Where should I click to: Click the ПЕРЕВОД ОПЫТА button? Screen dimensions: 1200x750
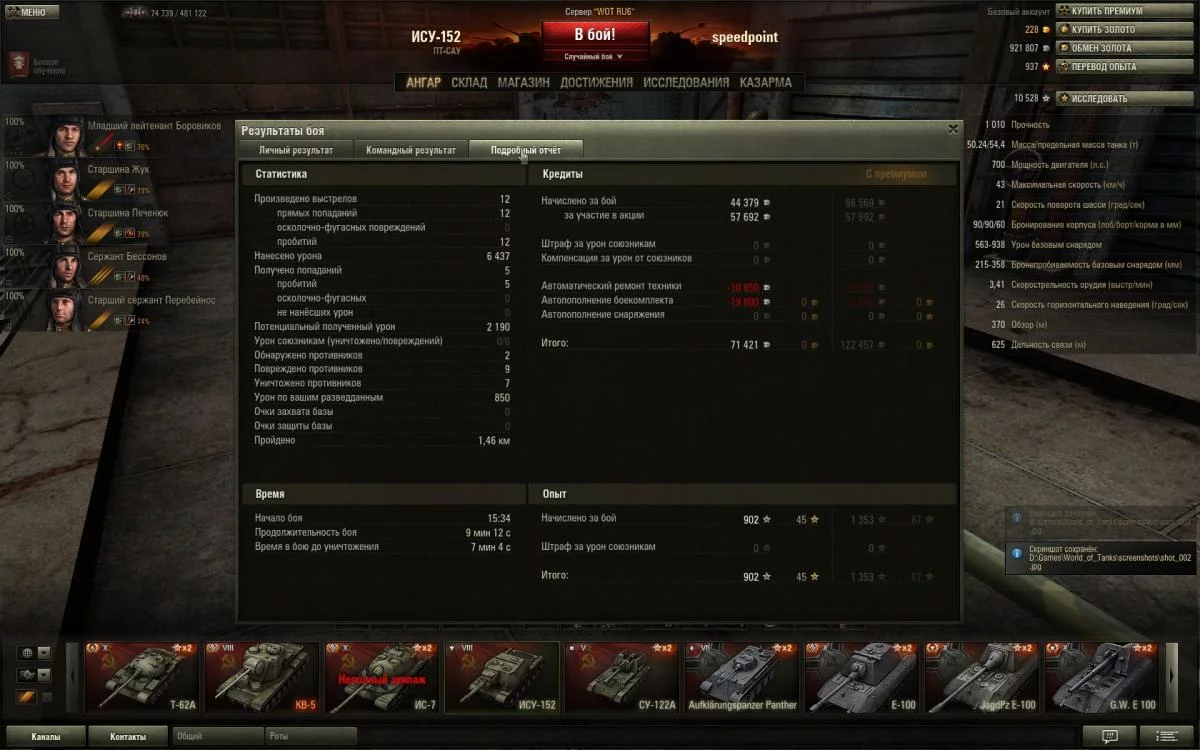point(1103,67)
